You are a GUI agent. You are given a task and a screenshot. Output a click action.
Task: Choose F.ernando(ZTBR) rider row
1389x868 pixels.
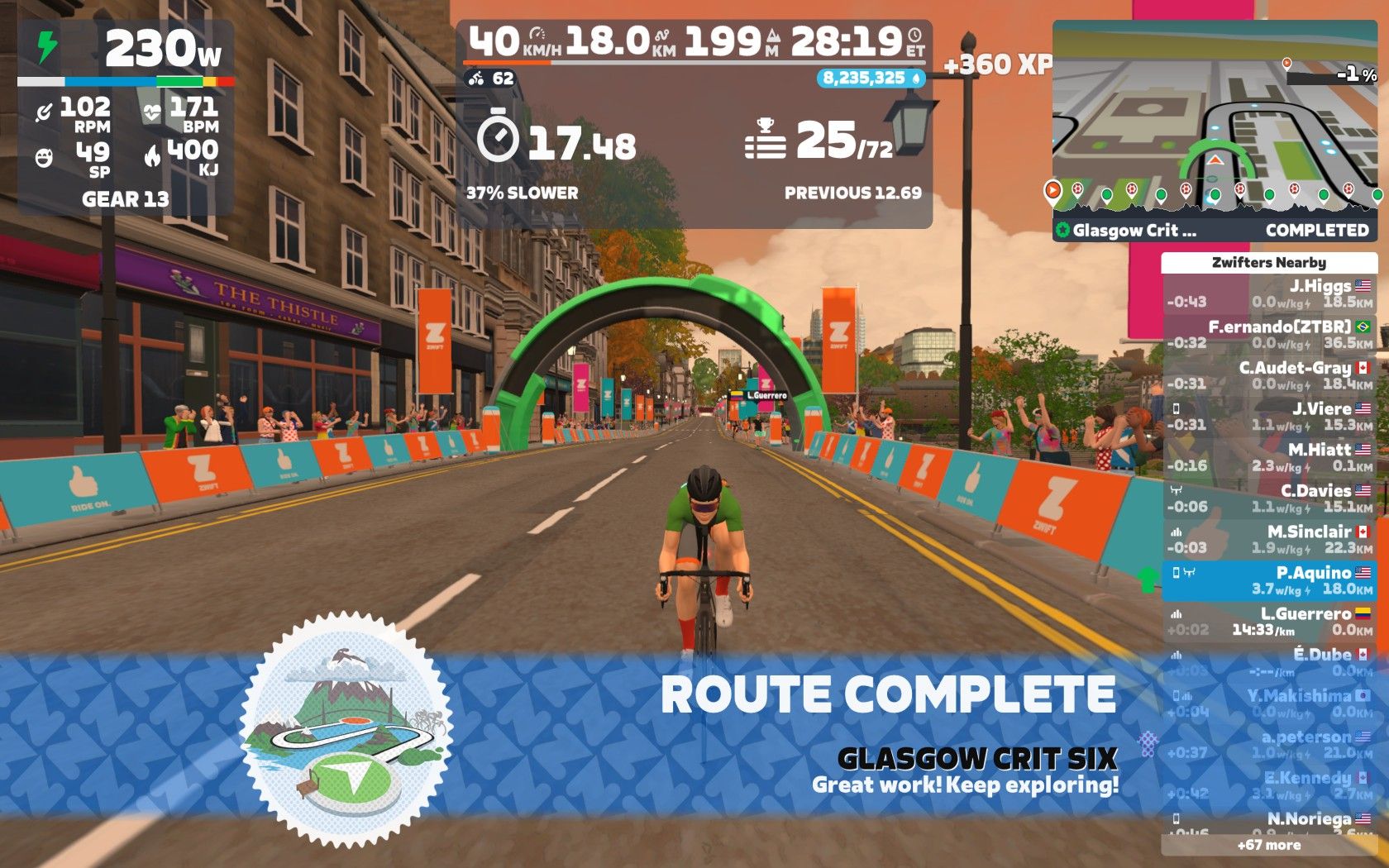click(1268, 335)
